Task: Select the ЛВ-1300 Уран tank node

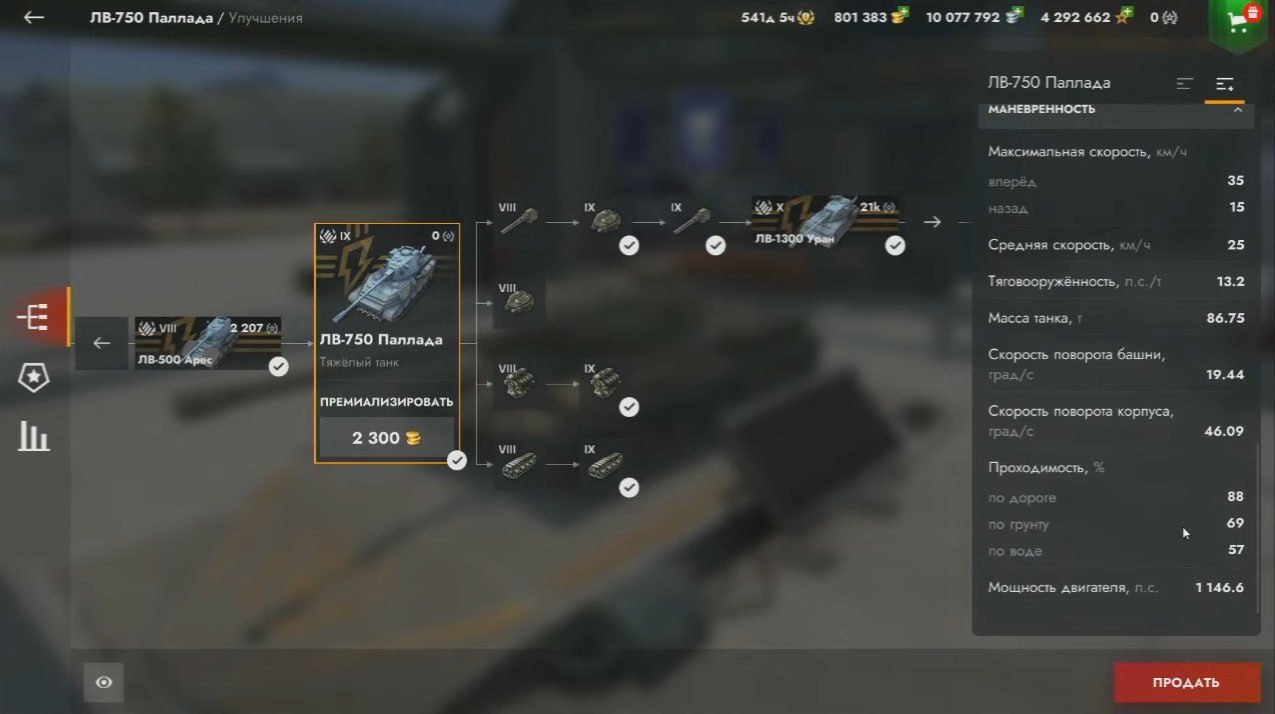Action: coord(826,221)
